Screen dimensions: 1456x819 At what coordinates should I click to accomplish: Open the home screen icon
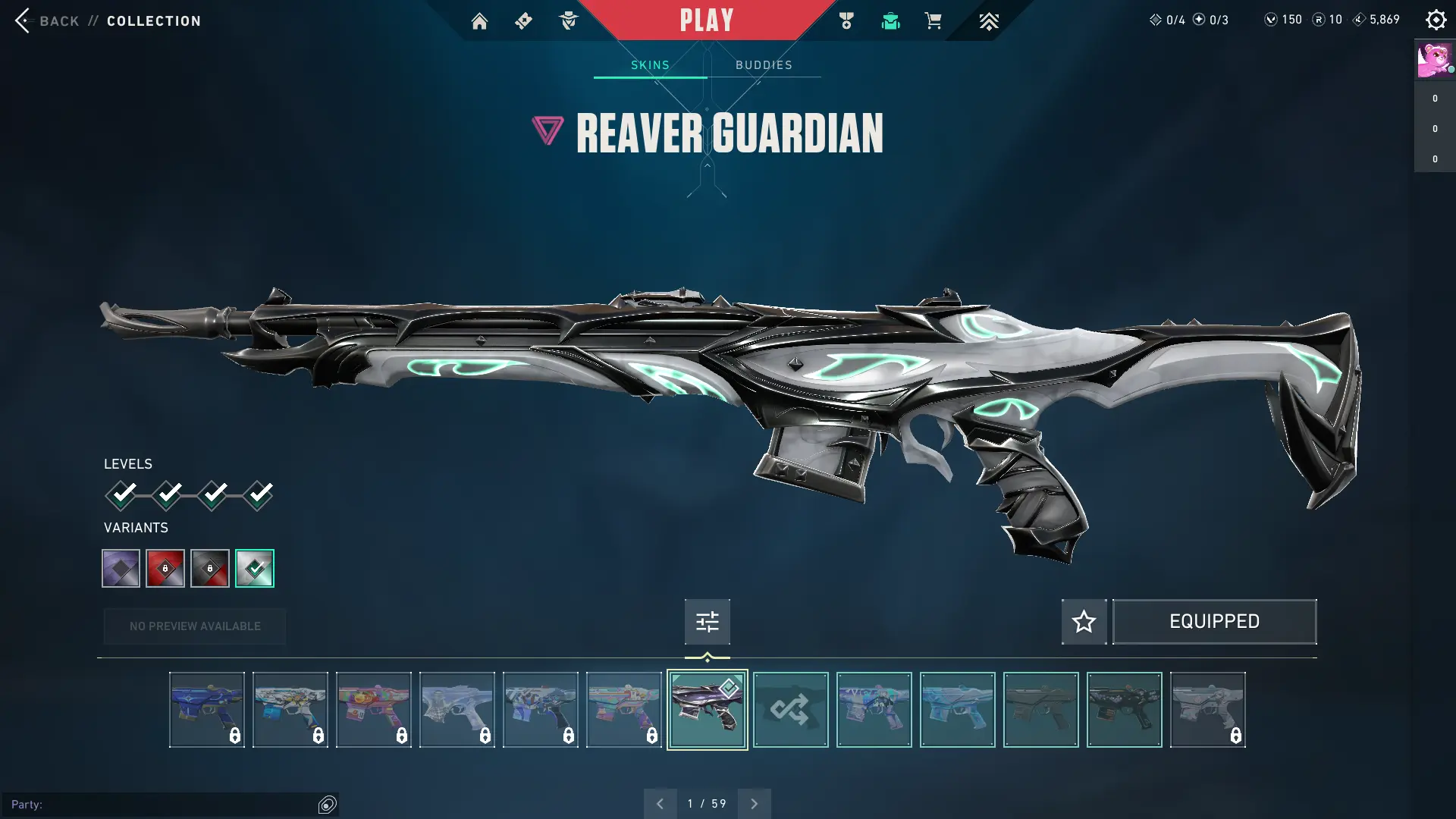point(479,21)
